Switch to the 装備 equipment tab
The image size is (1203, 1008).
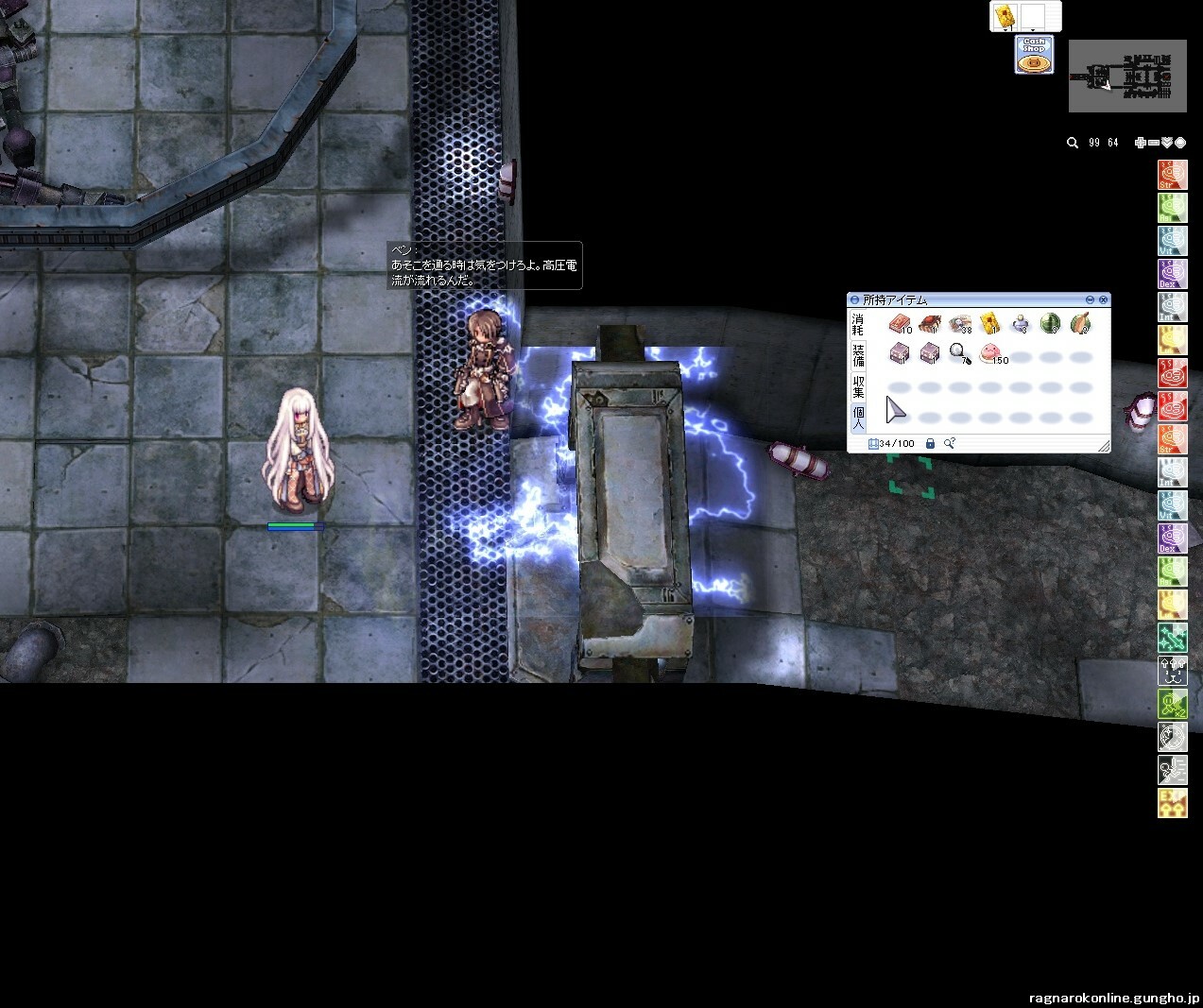[x=858, y=355]
